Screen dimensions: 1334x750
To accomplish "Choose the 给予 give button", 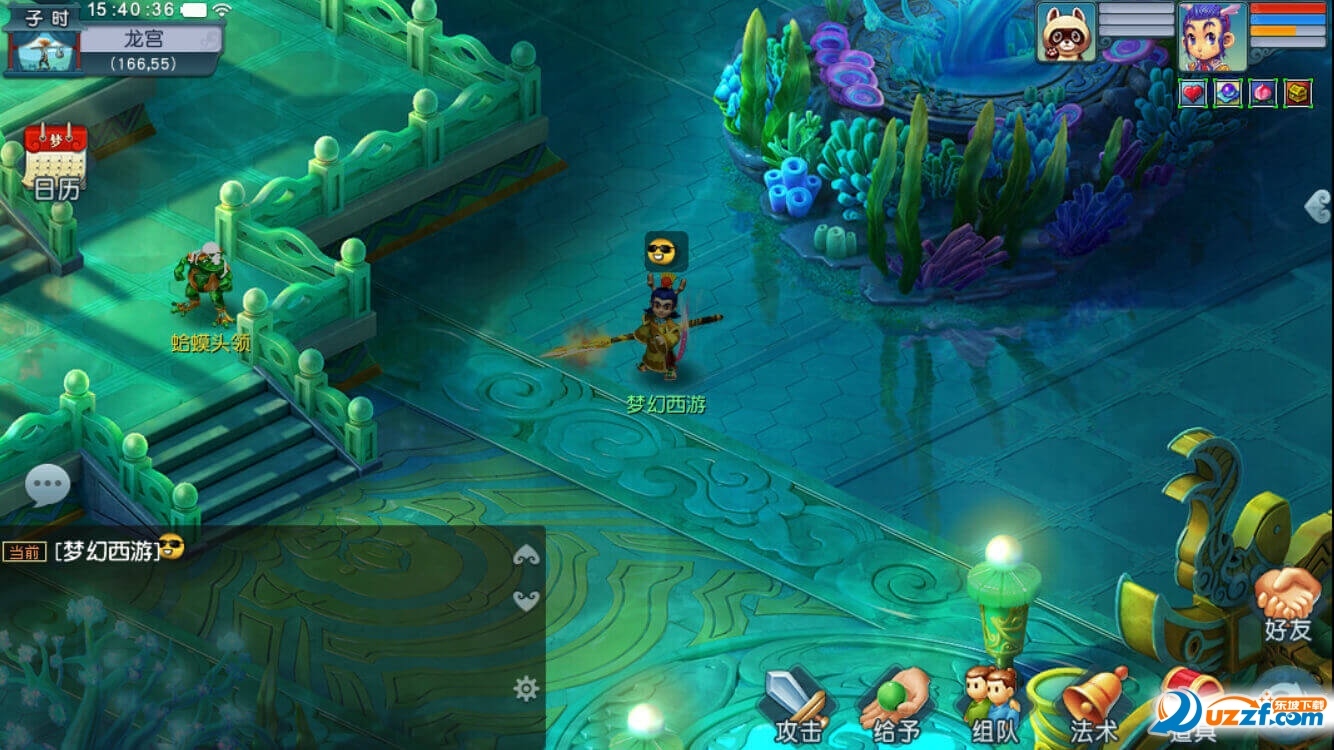I will pos(894,707).
